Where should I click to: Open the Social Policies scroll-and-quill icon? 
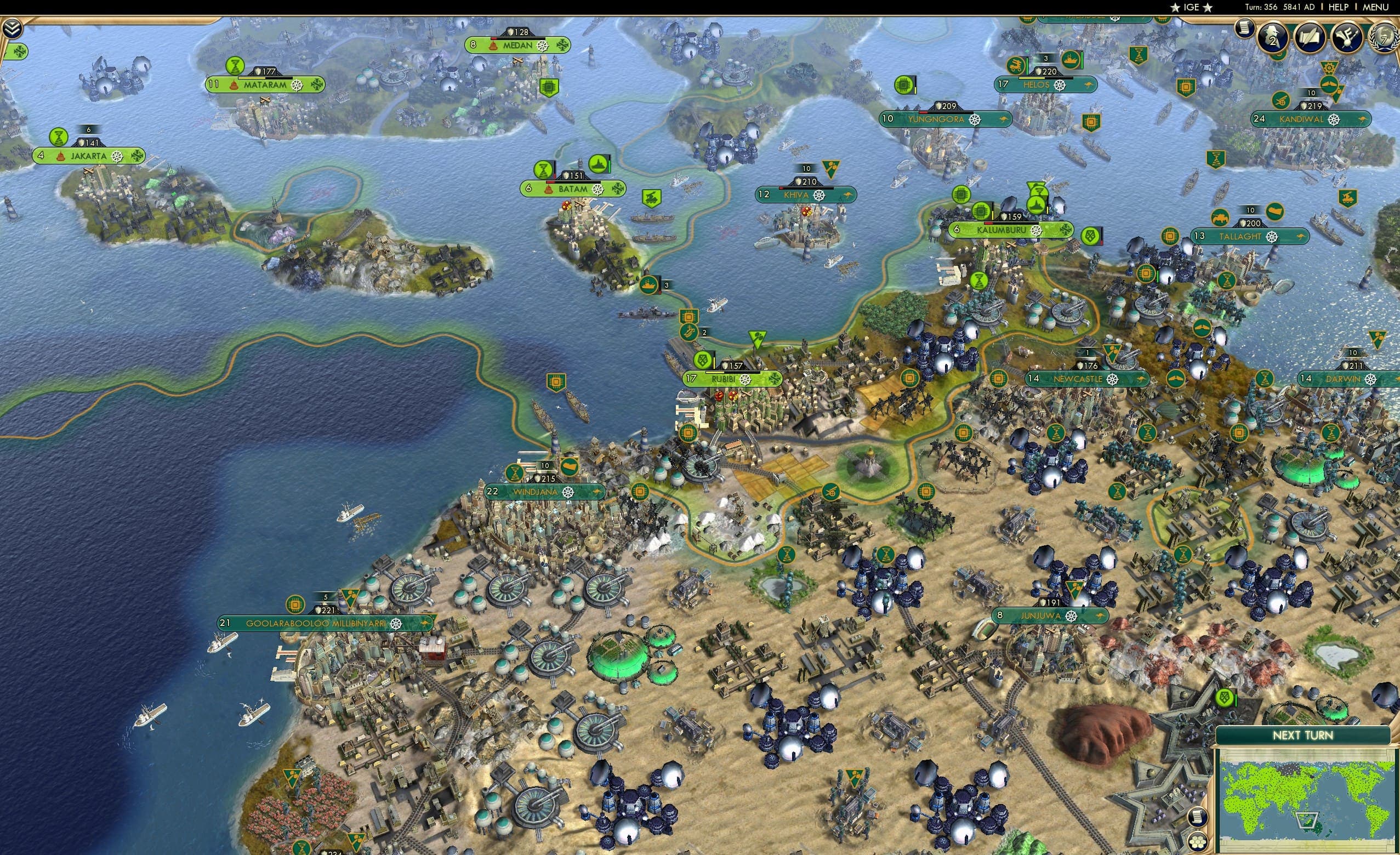point(1311,36)
